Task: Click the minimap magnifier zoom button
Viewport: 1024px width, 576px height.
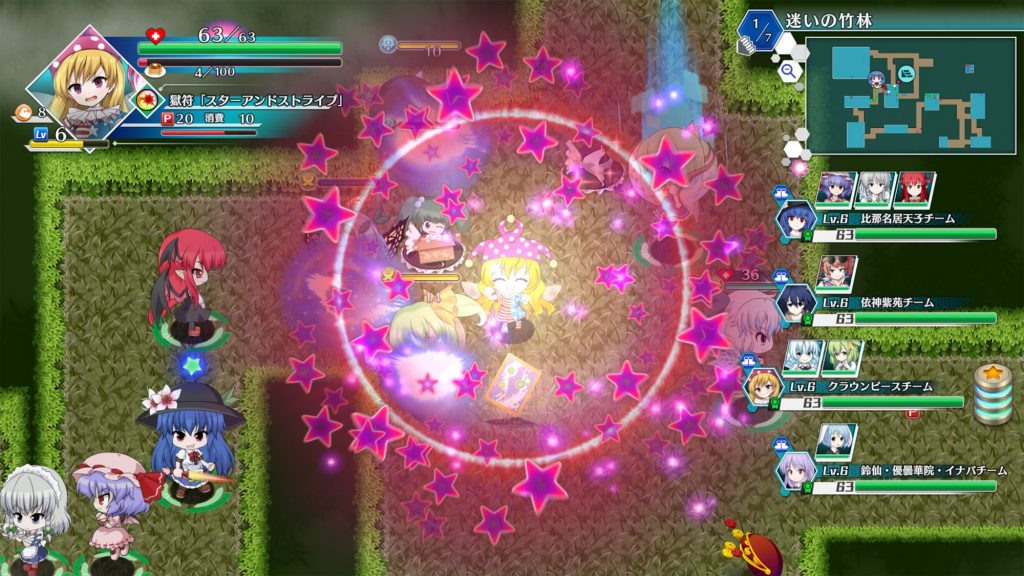Action: coord(789,71)
